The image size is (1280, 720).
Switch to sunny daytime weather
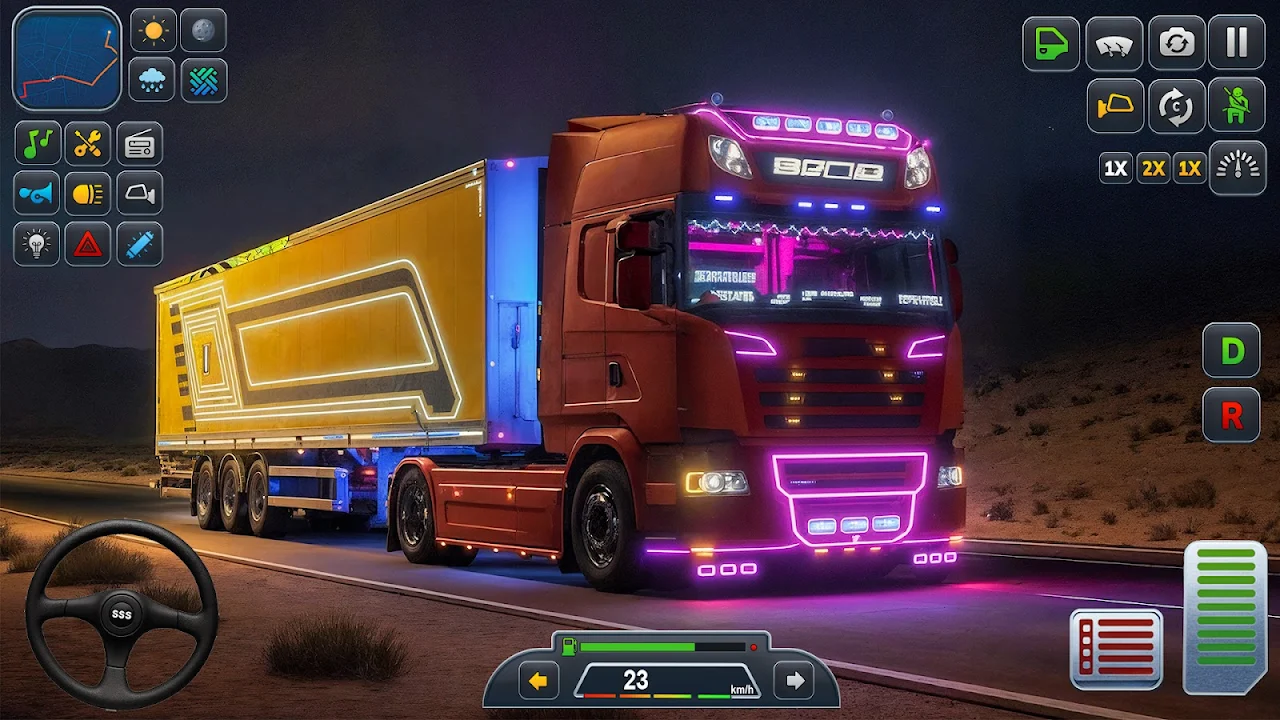(152, 31)
